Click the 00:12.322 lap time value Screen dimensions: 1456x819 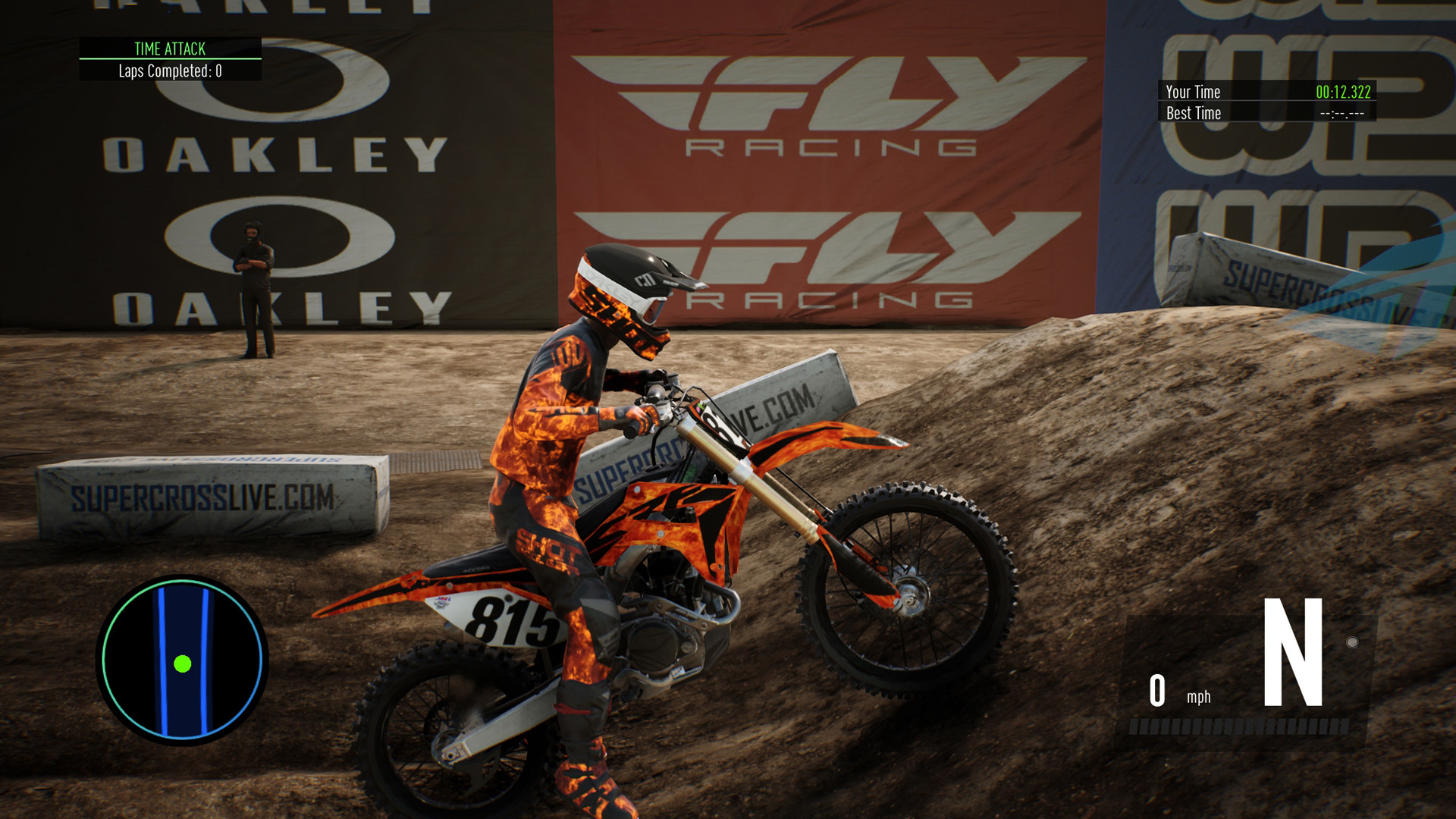tap(1342, 92)
